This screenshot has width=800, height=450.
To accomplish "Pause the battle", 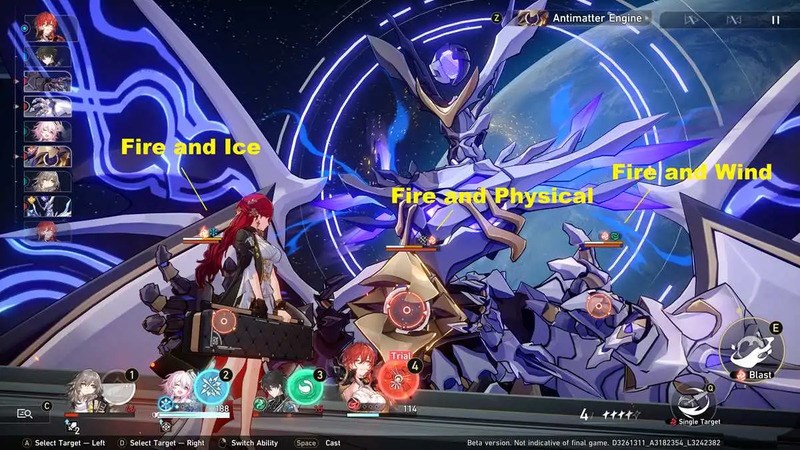I will [x=775, y=19].
